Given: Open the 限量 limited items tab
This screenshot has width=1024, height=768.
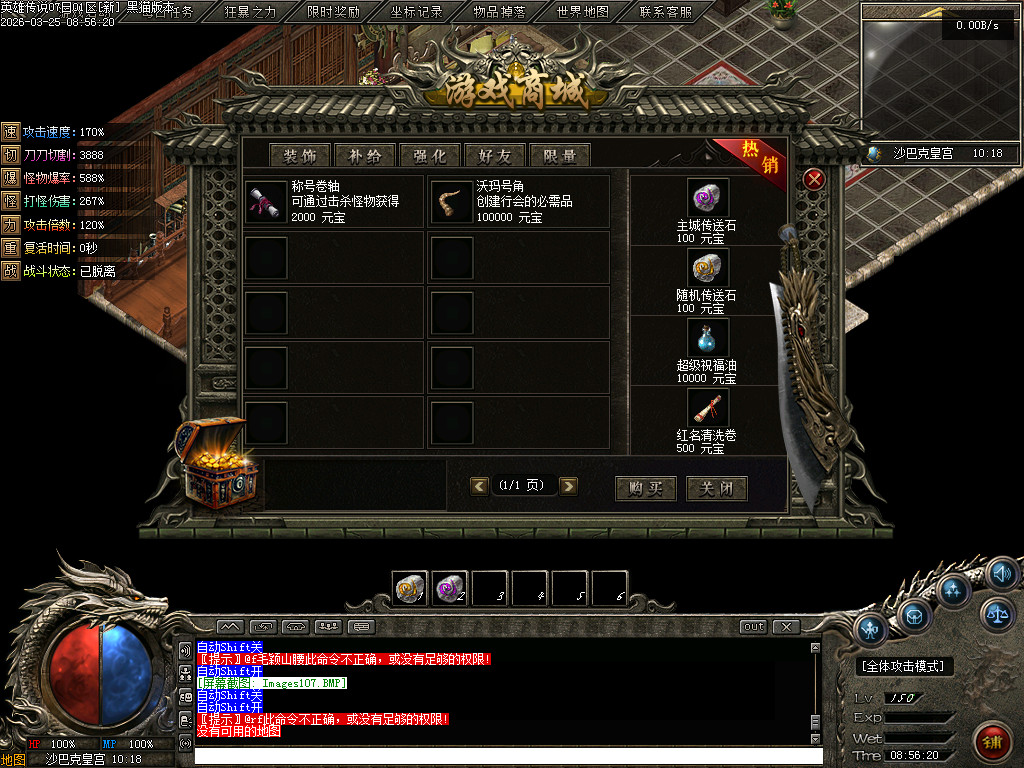Looking at the screenshot, I should coord(560,155).
